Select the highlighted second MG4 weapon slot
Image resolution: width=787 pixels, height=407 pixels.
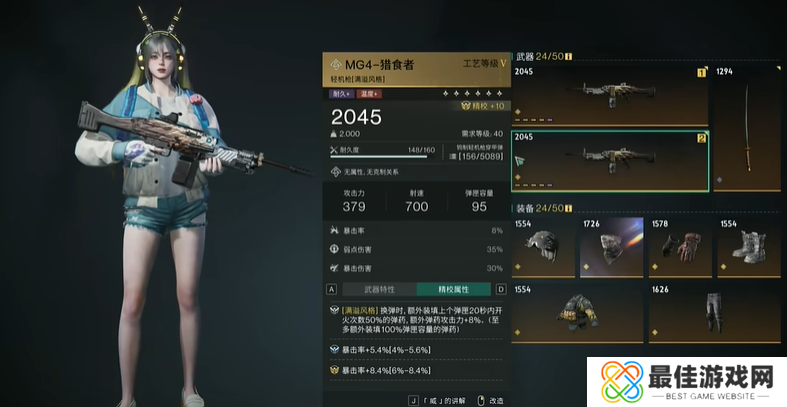[610, 160]
